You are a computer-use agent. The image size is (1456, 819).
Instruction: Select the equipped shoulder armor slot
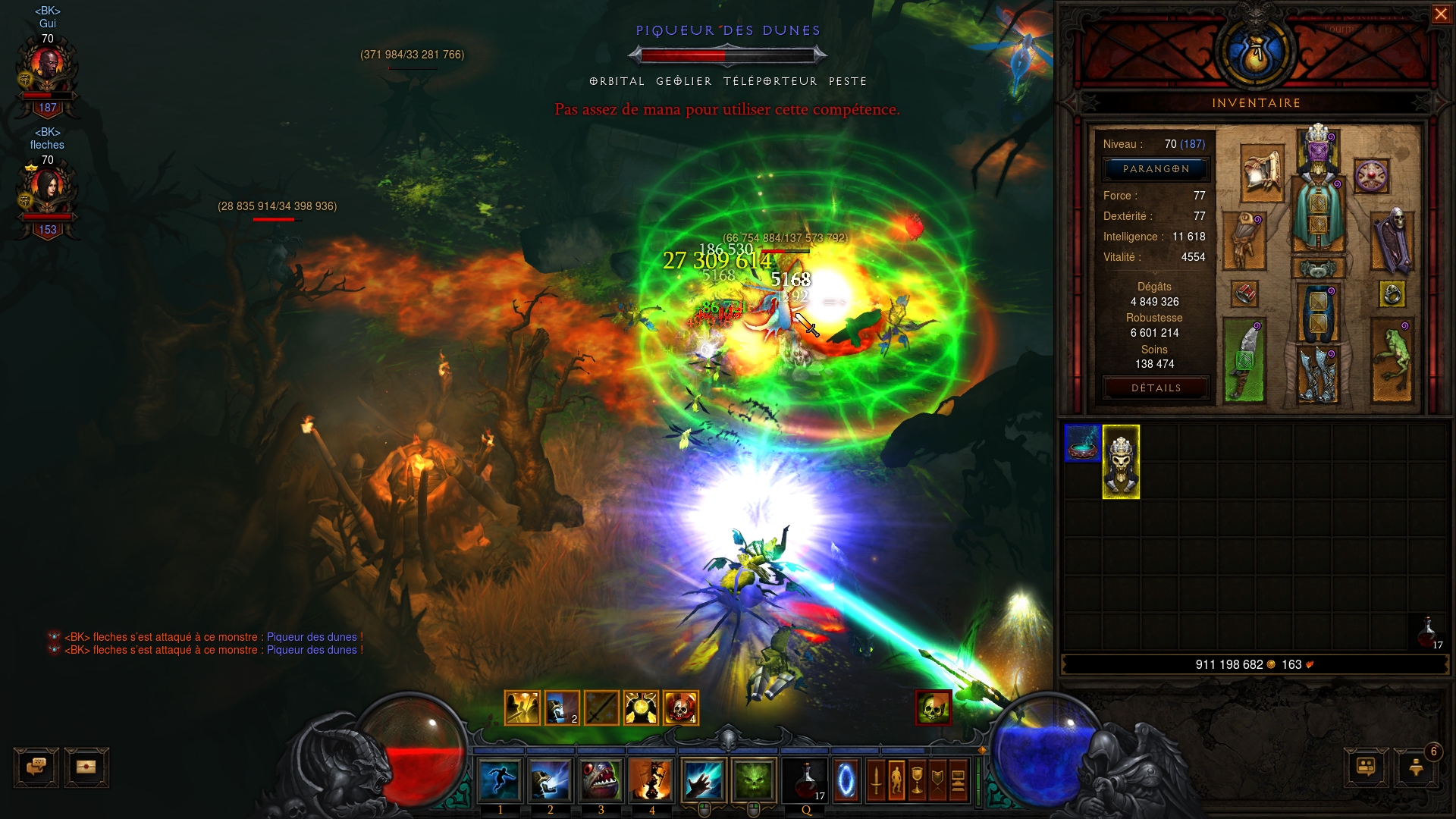point(1262,174)
